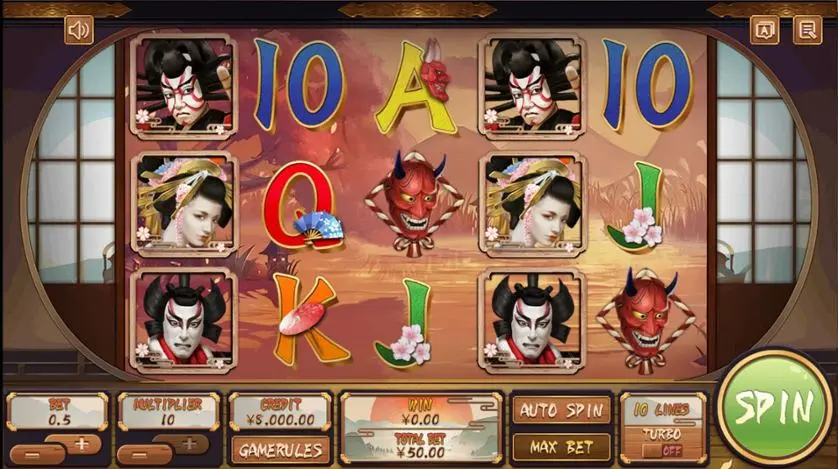The height and width of the screenshot is (469, 838).
Task: Toggle the Turbo switch on
Action: 663,450
